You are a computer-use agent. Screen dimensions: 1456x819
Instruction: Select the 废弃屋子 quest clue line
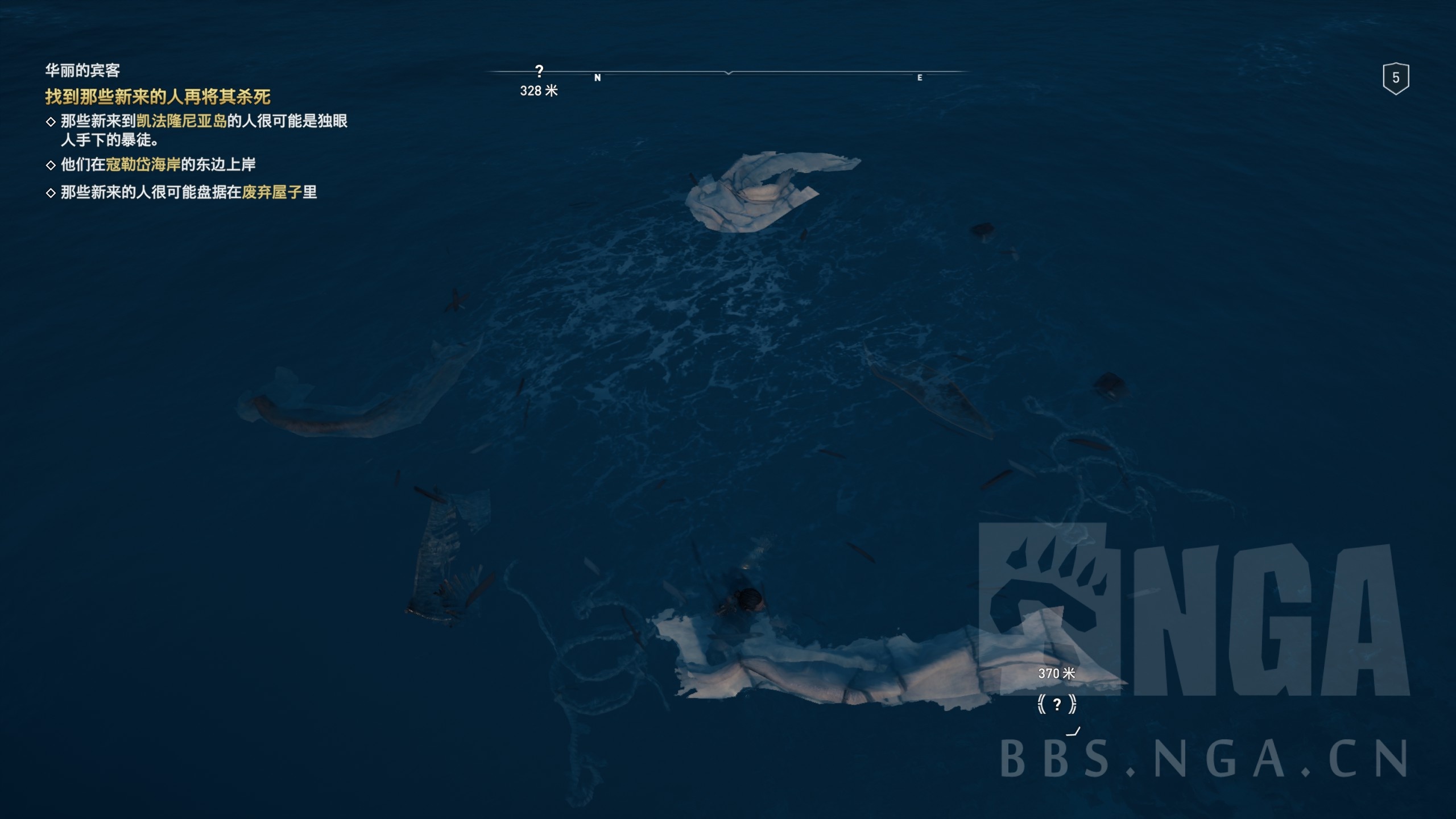tap(188, 192)
